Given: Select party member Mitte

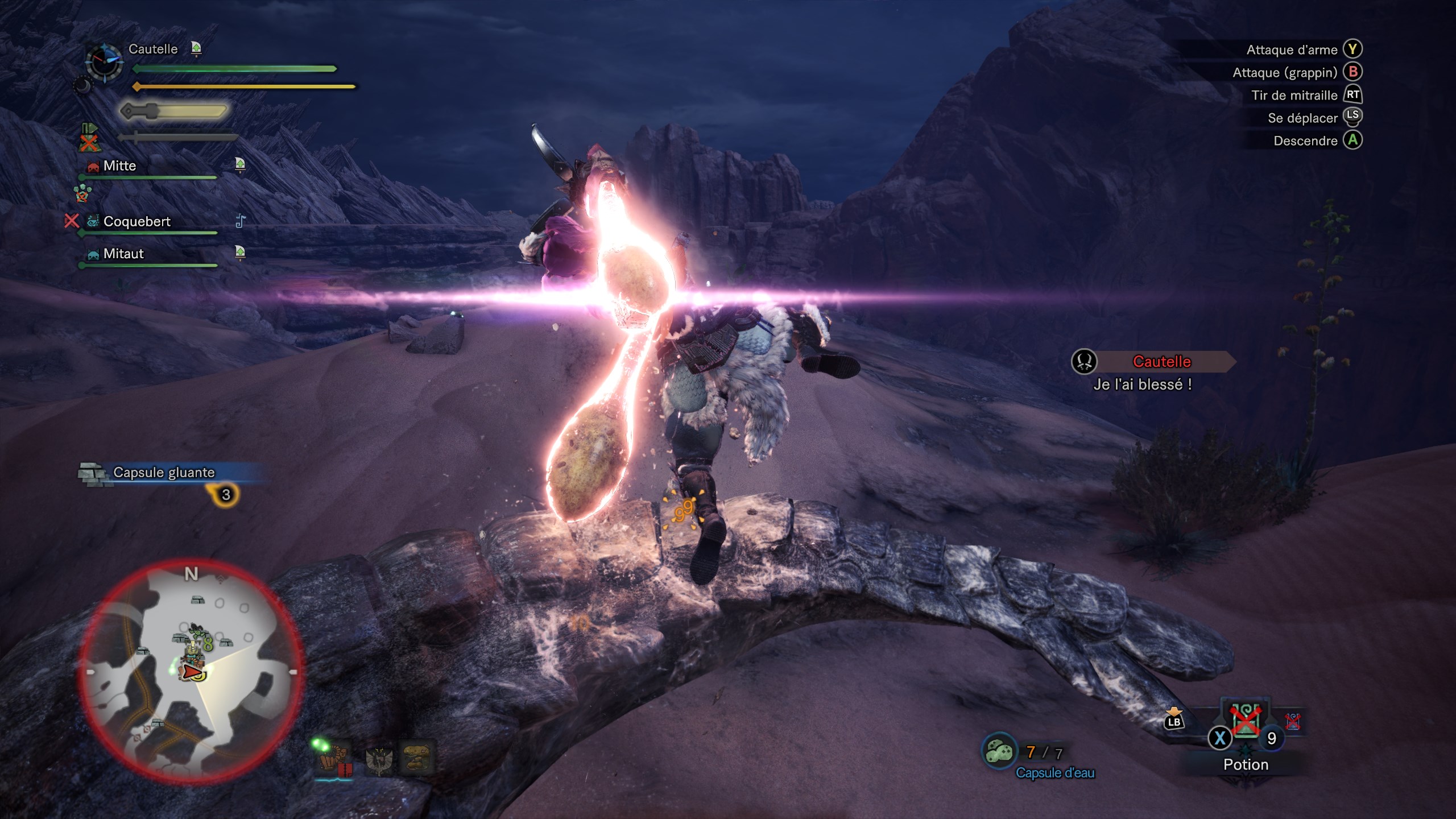Looking at the screenshot, I should click(119, 166).
